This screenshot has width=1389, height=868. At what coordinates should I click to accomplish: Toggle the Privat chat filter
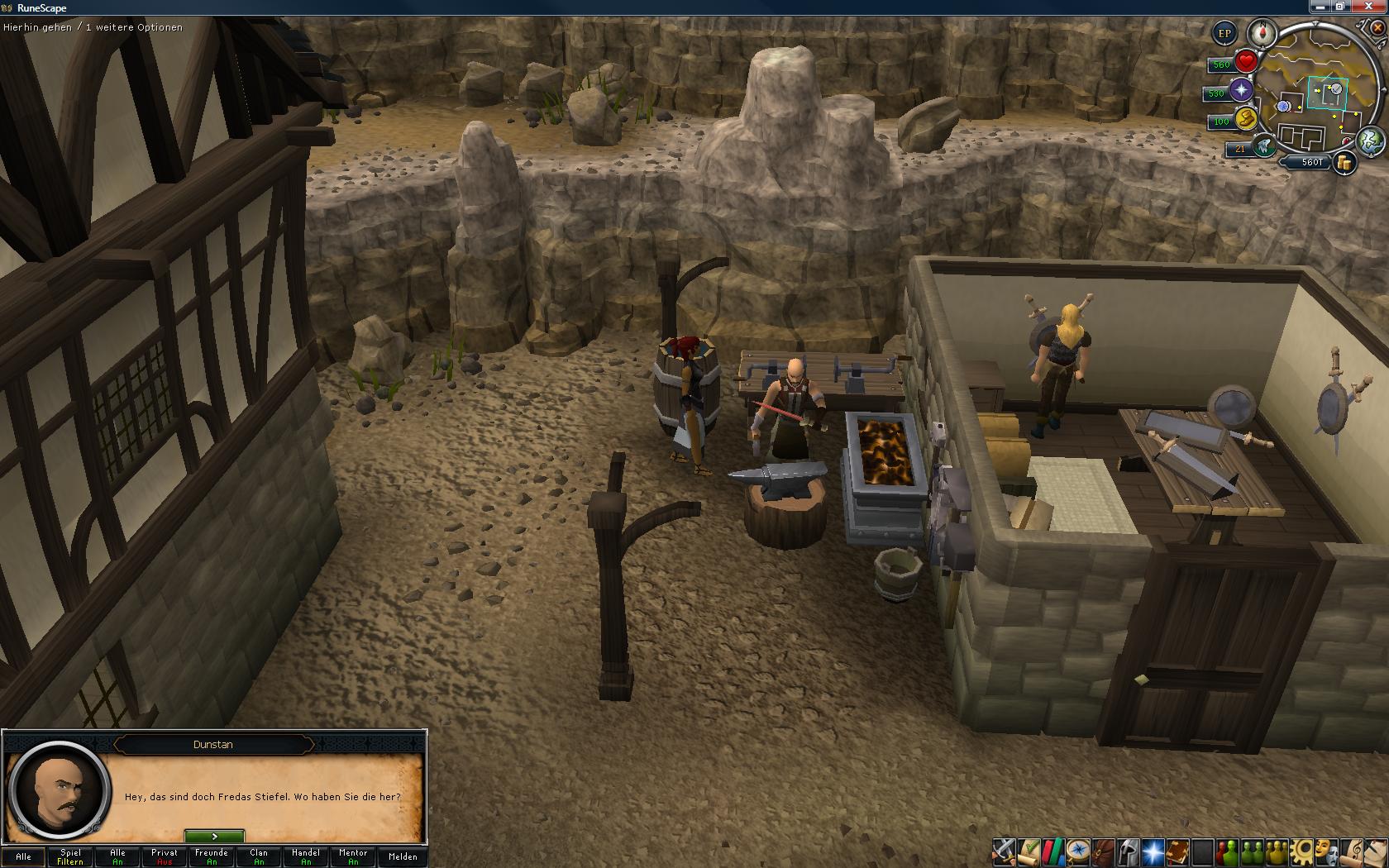pyautogui.click(x=165, y=856)
